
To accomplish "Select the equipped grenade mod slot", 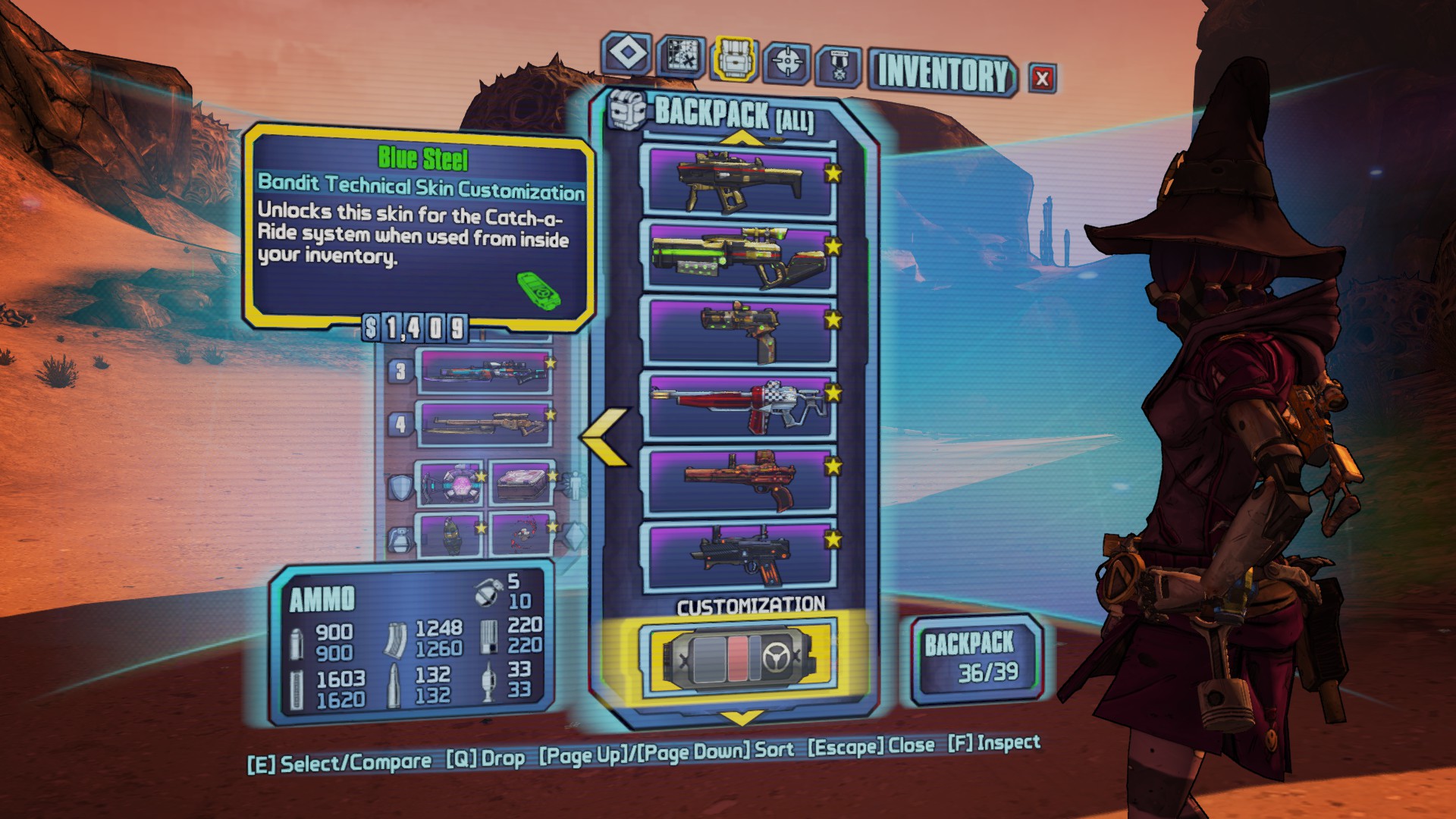I will point(450,534).
